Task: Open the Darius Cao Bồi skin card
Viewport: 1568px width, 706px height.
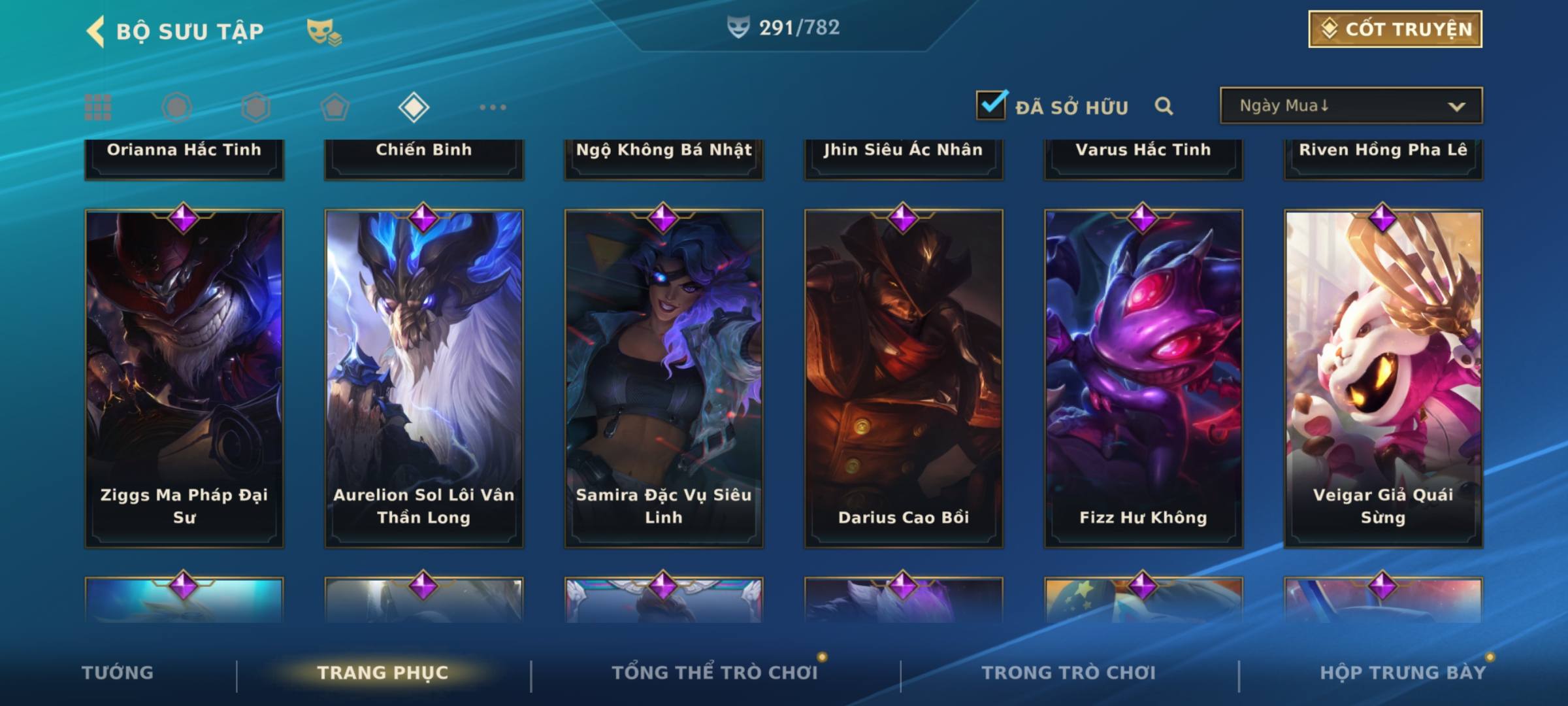Action: click(x=904, y=378)
